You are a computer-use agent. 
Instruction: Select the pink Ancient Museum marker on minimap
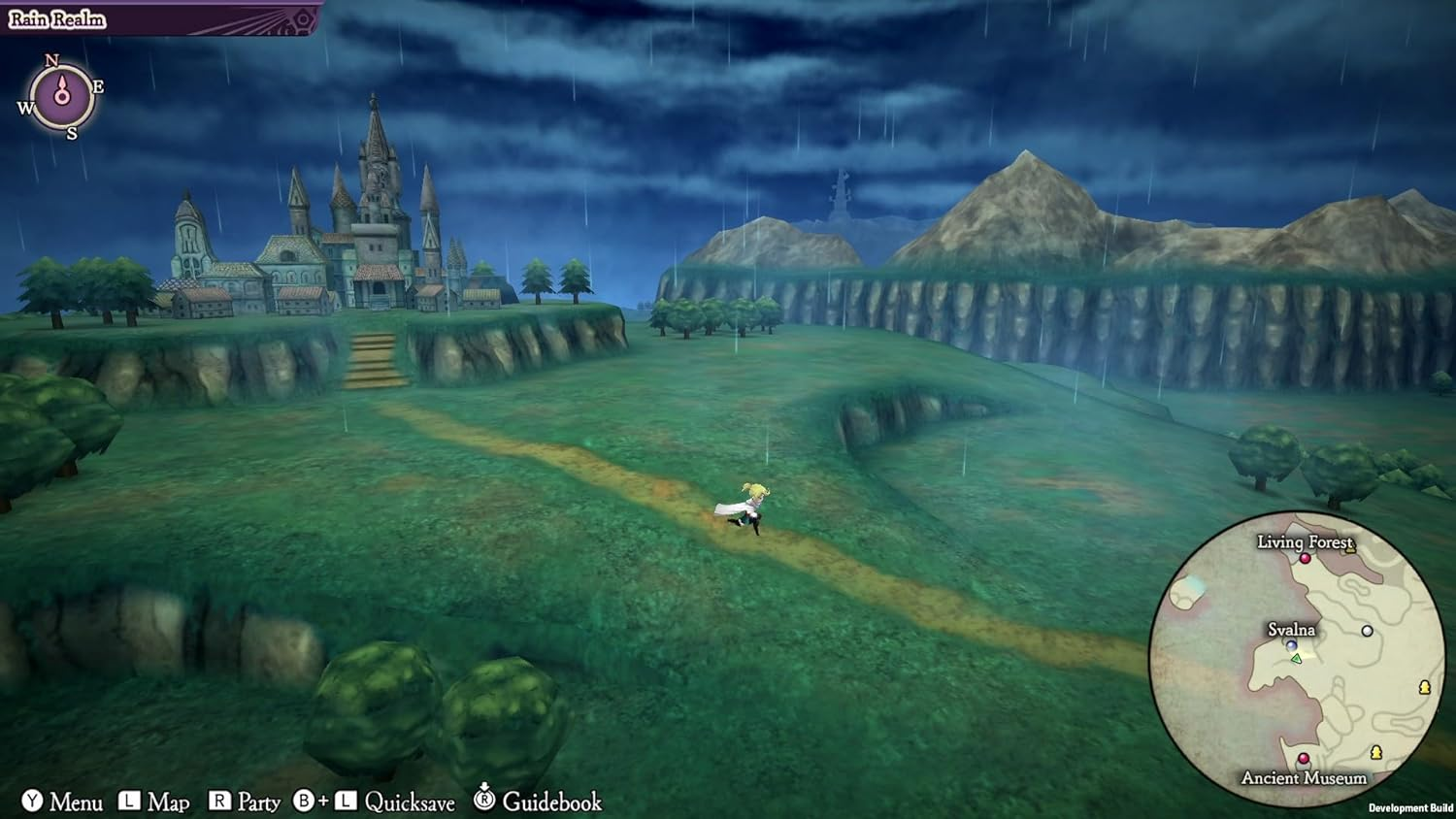click(x=1303, y=759)
